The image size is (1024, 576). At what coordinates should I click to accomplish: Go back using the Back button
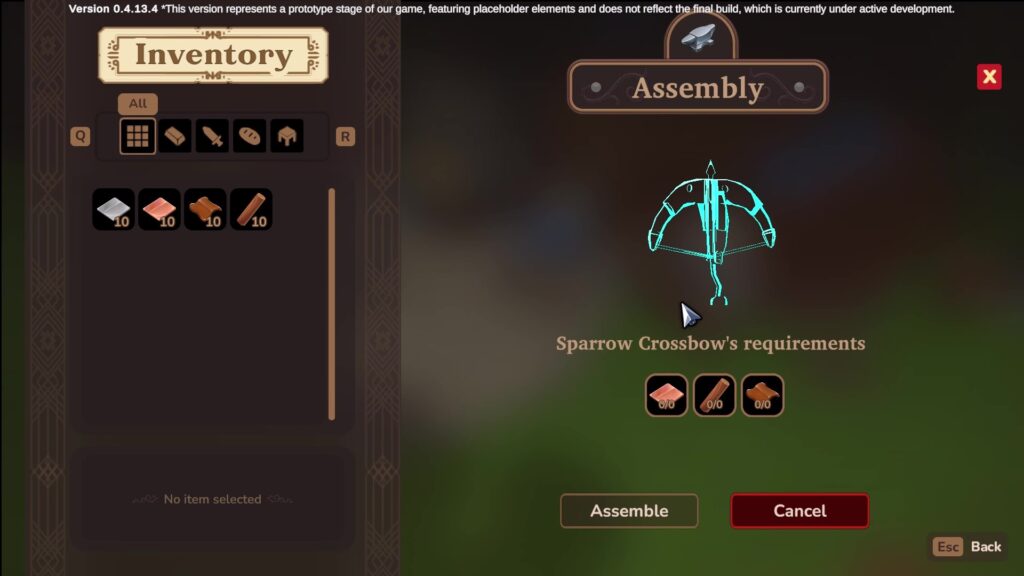coord(968,547)
